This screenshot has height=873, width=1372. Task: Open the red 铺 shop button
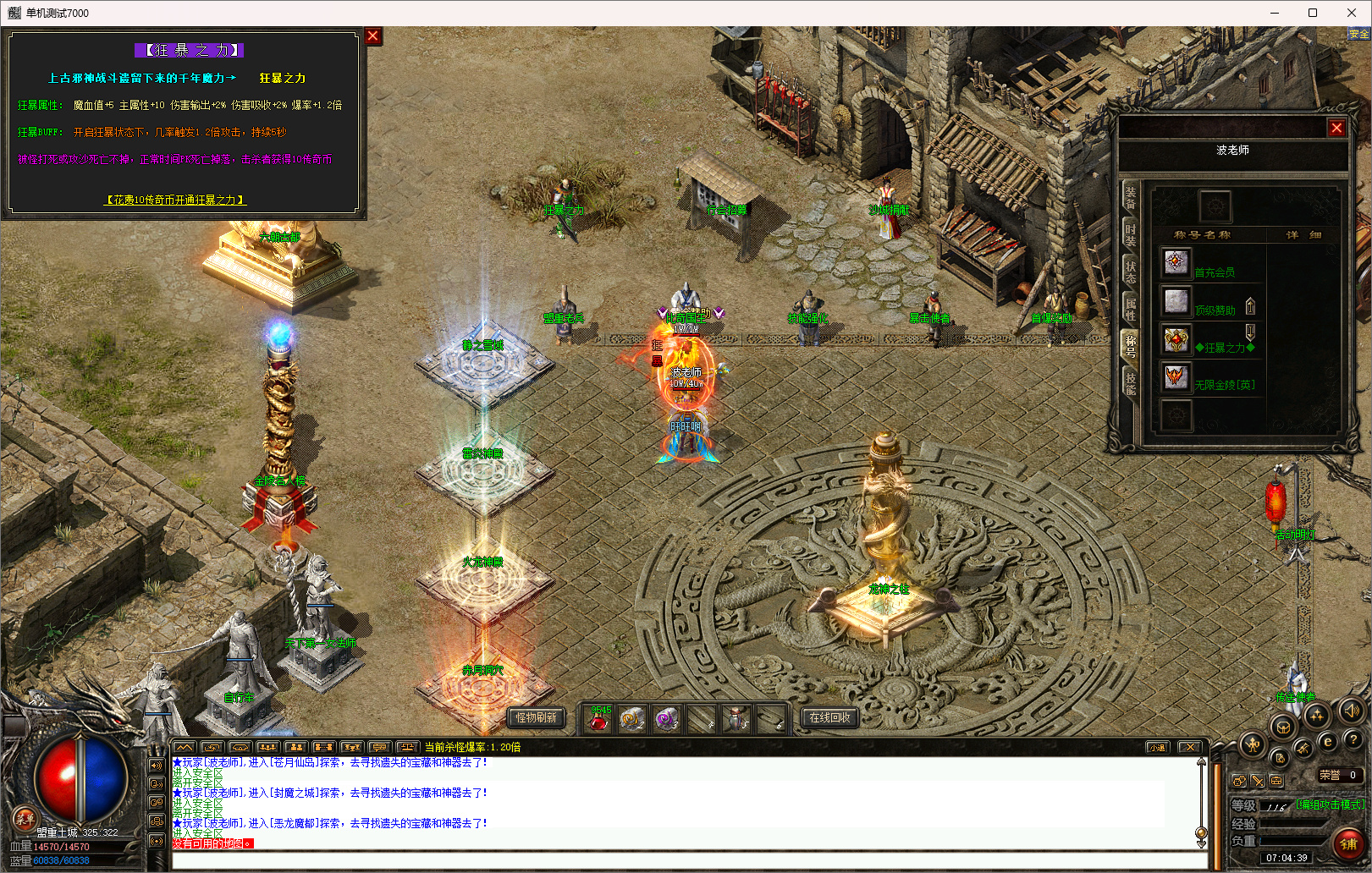coord(1347,843)
